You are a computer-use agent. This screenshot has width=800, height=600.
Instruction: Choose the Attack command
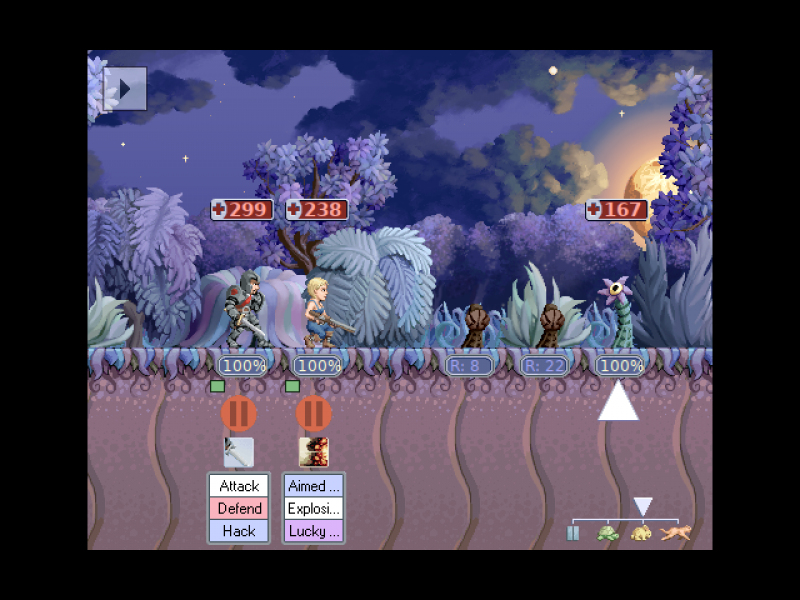coord(239,486)
